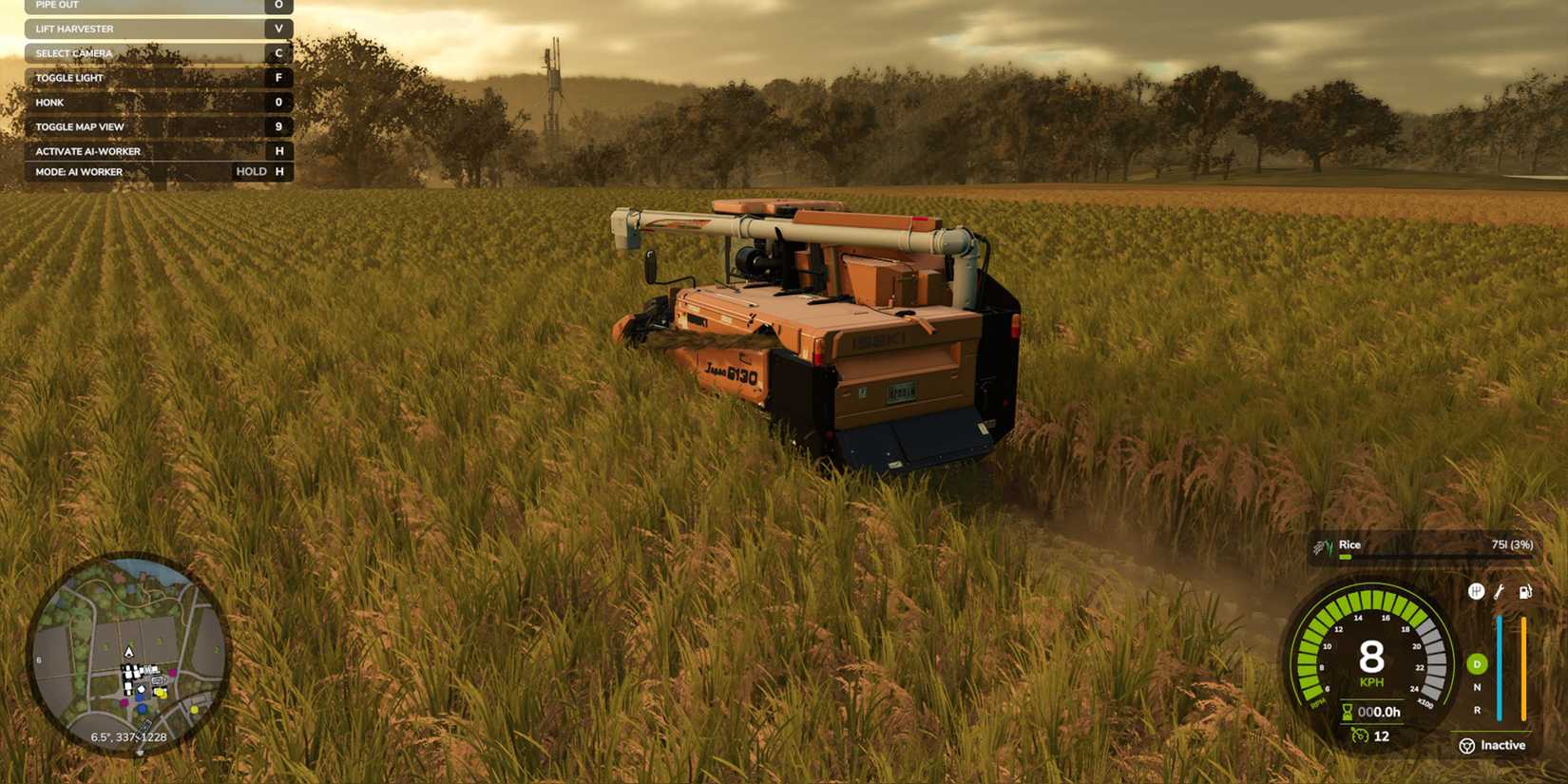Image resolution: width=1568 pixels, height=784 pixels.
Task: Select the Honk entry
Action: [x=159, y=102]
